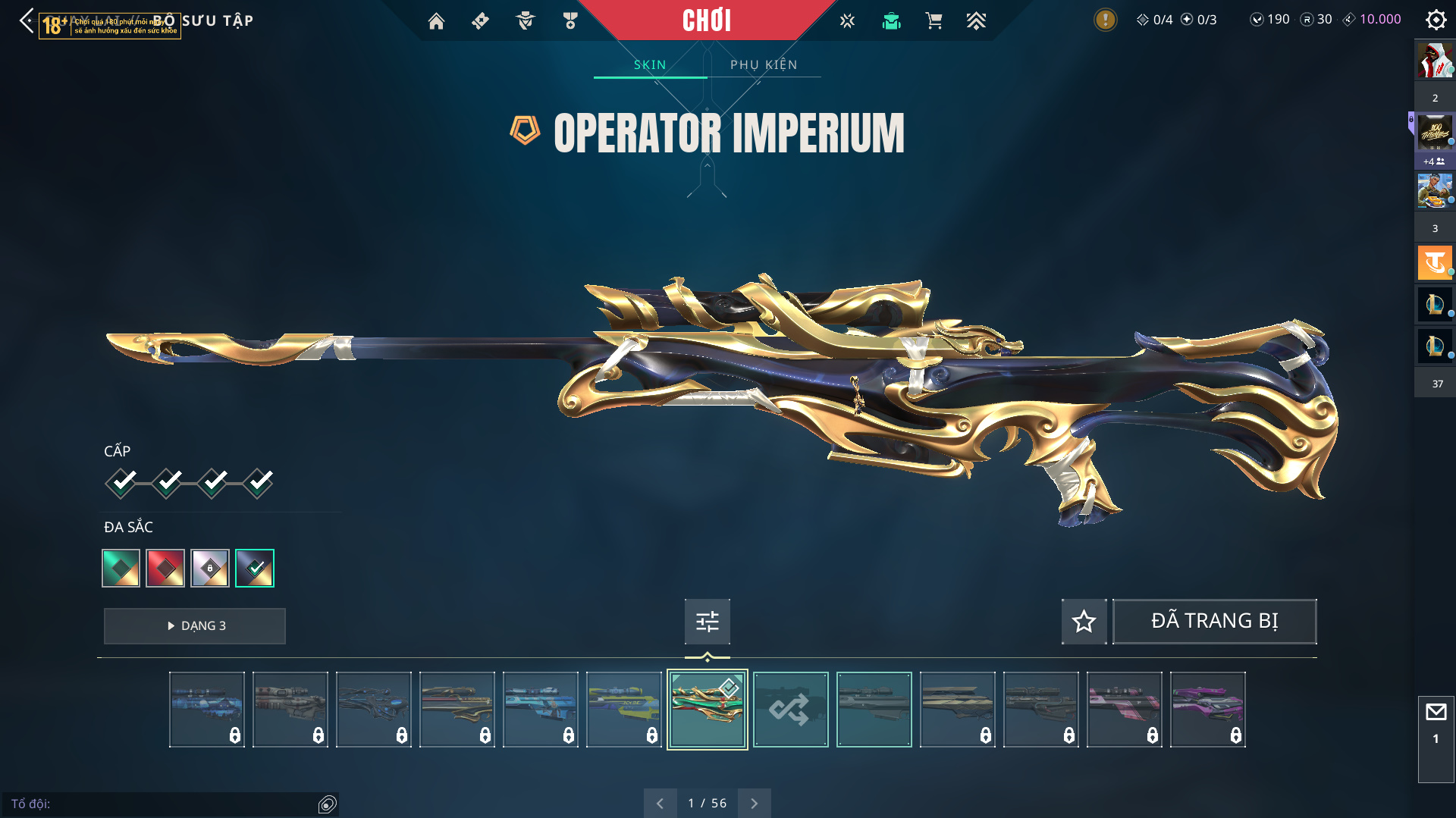Choose the green chroma variant
Viewport: 1456px width, 818px height.
pyautogui.click(x=121, y=568)
